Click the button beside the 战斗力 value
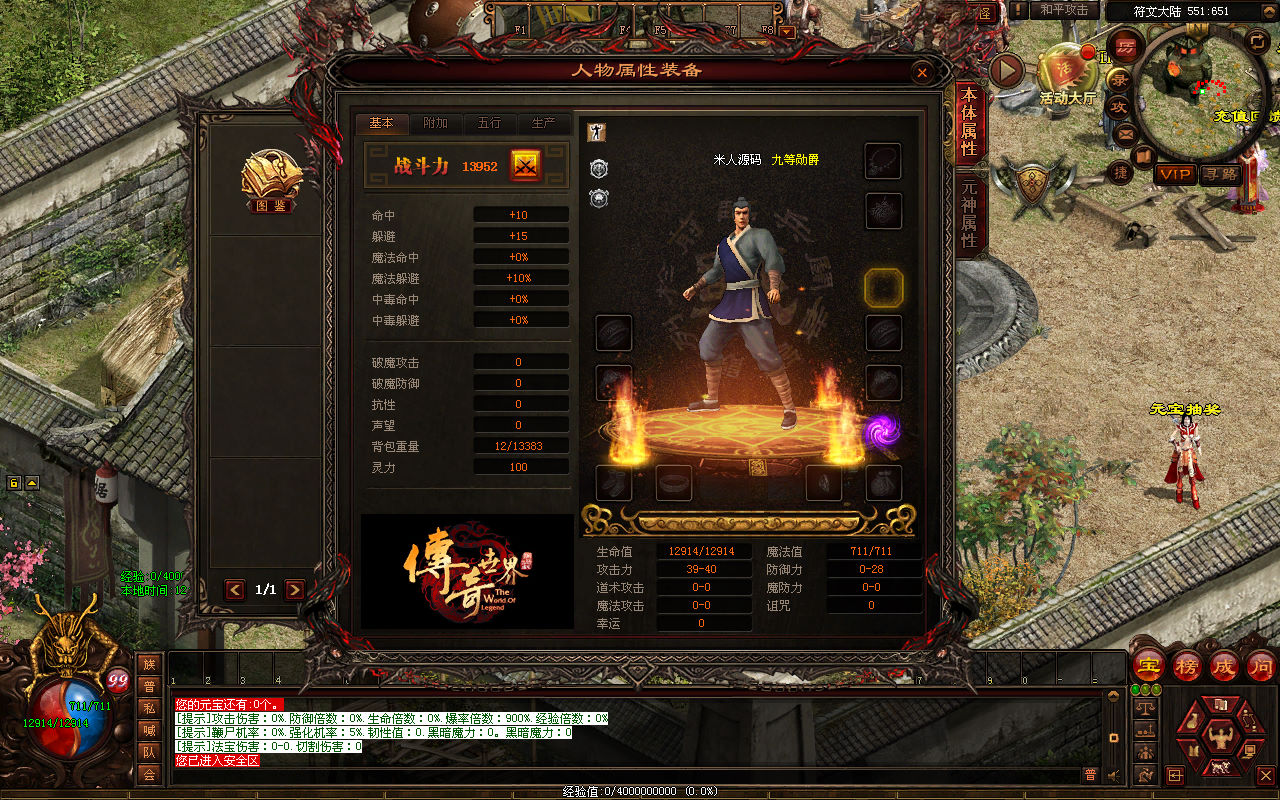This screenshot has height=800, width=1280. pyautogui.click(x=525, y=166)
